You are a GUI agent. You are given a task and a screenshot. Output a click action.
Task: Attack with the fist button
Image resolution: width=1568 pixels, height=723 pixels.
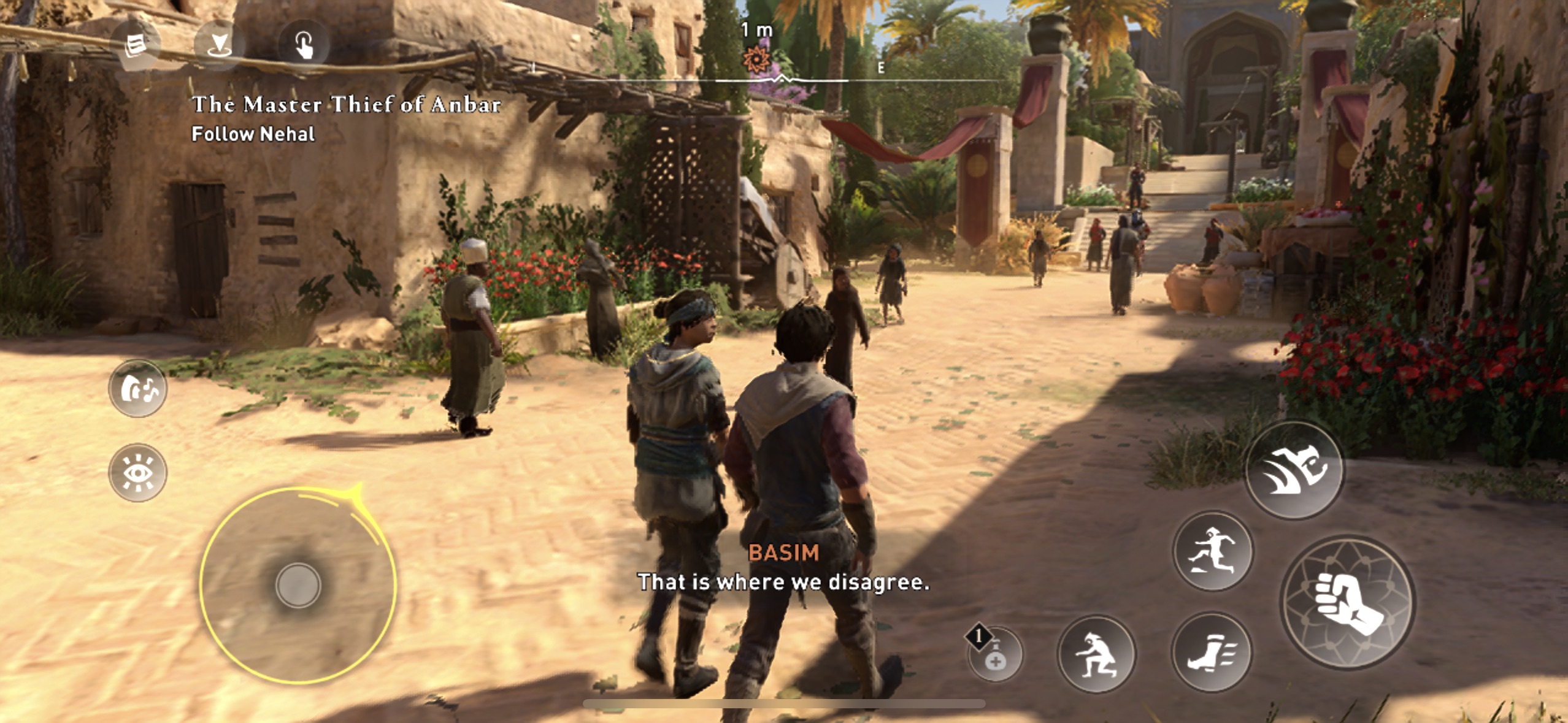(x=1347, y=602)
